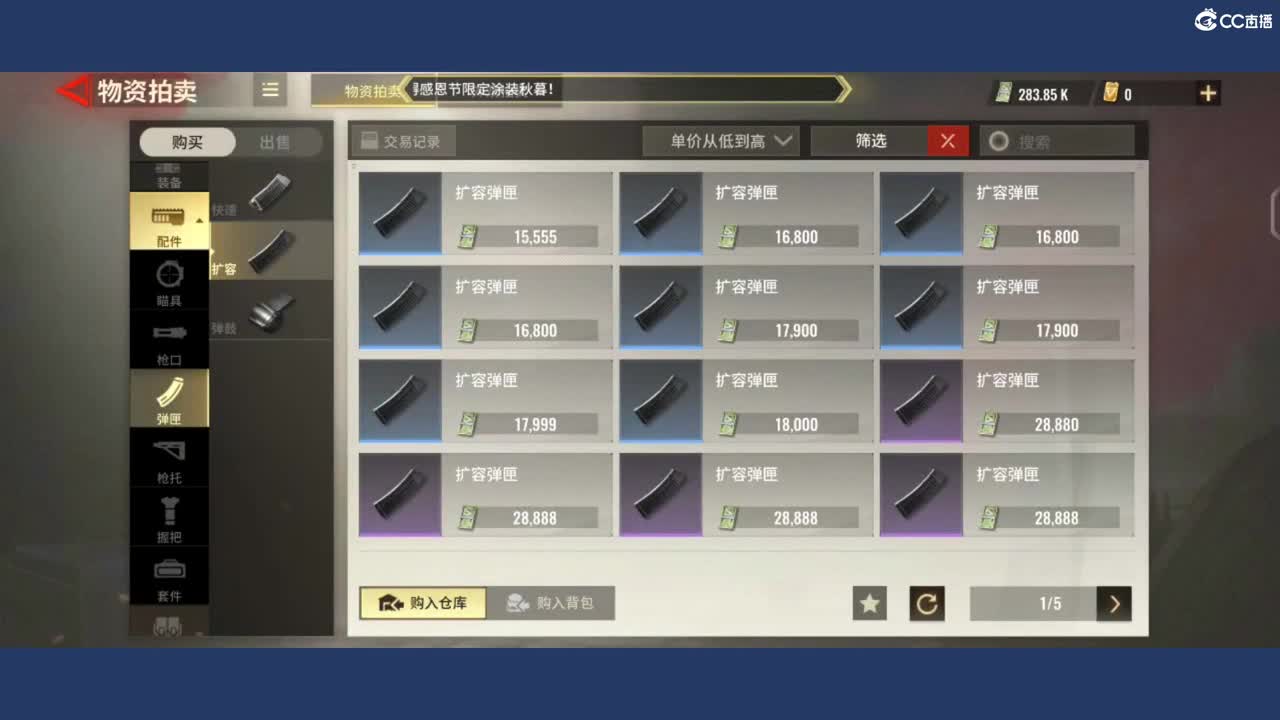Select the drum magazine subcategory thumbnail
Viewport: 1280px width, 720px height.
pos(275,310)
